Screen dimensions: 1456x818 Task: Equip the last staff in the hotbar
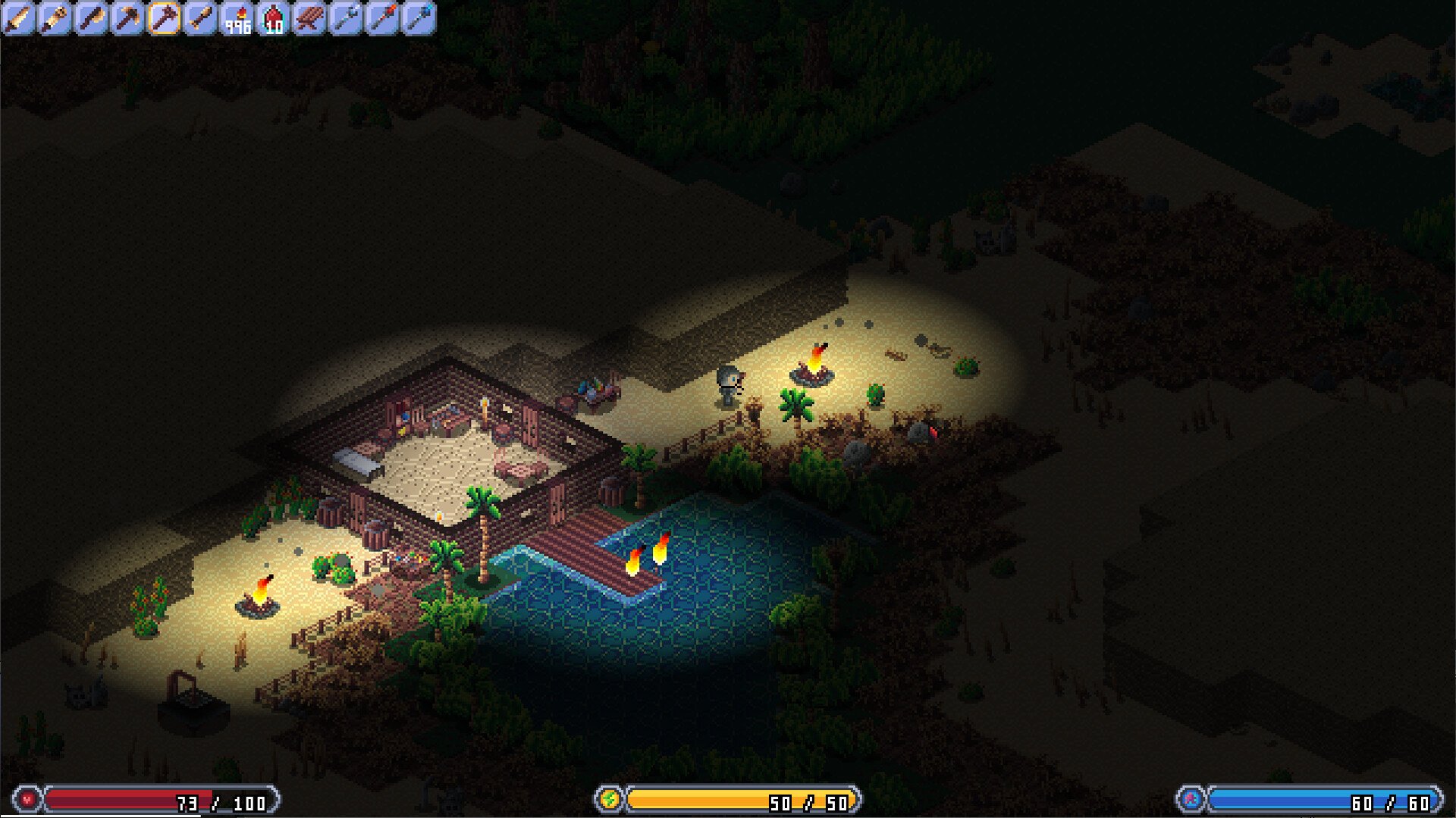(419, 18)
